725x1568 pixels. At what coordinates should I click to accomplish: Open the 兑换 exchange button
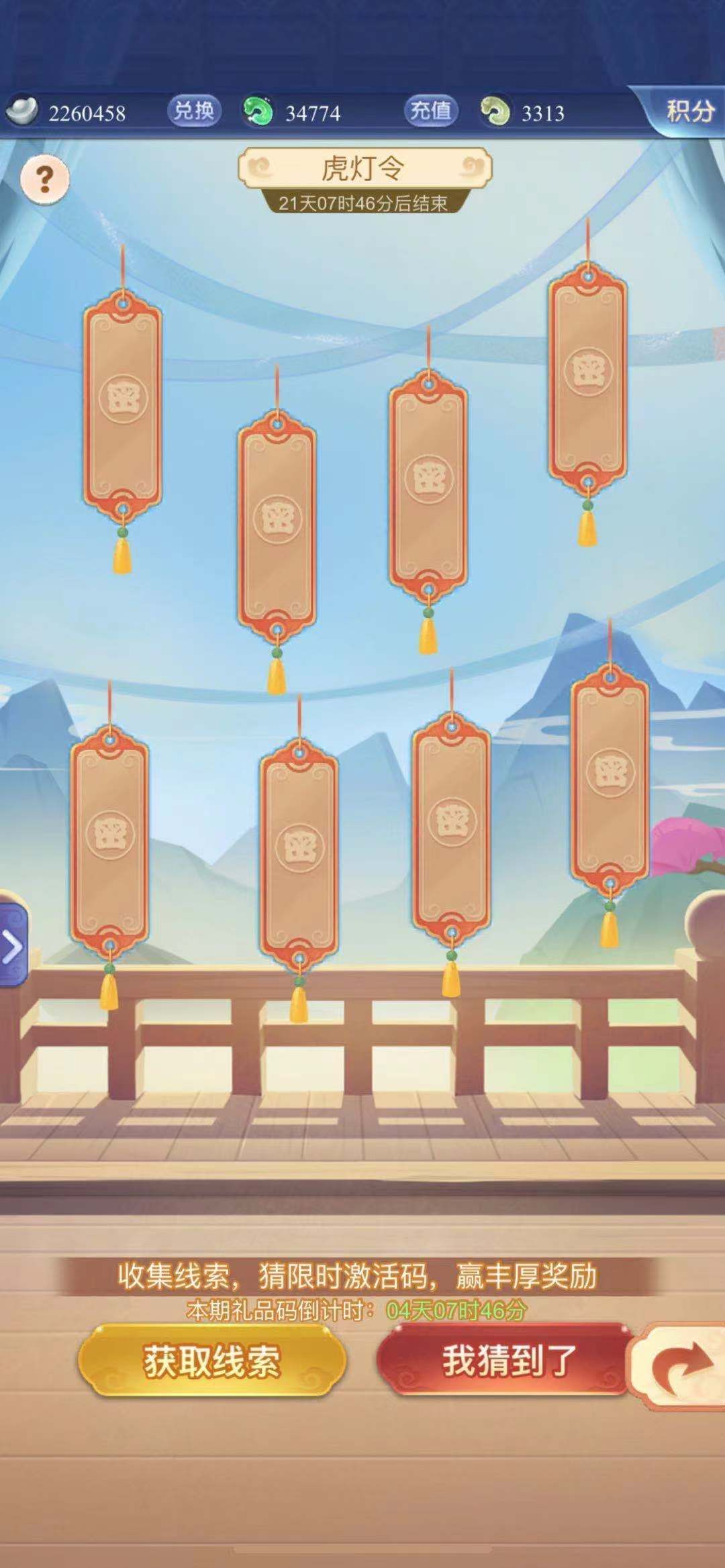pos(193,111)
